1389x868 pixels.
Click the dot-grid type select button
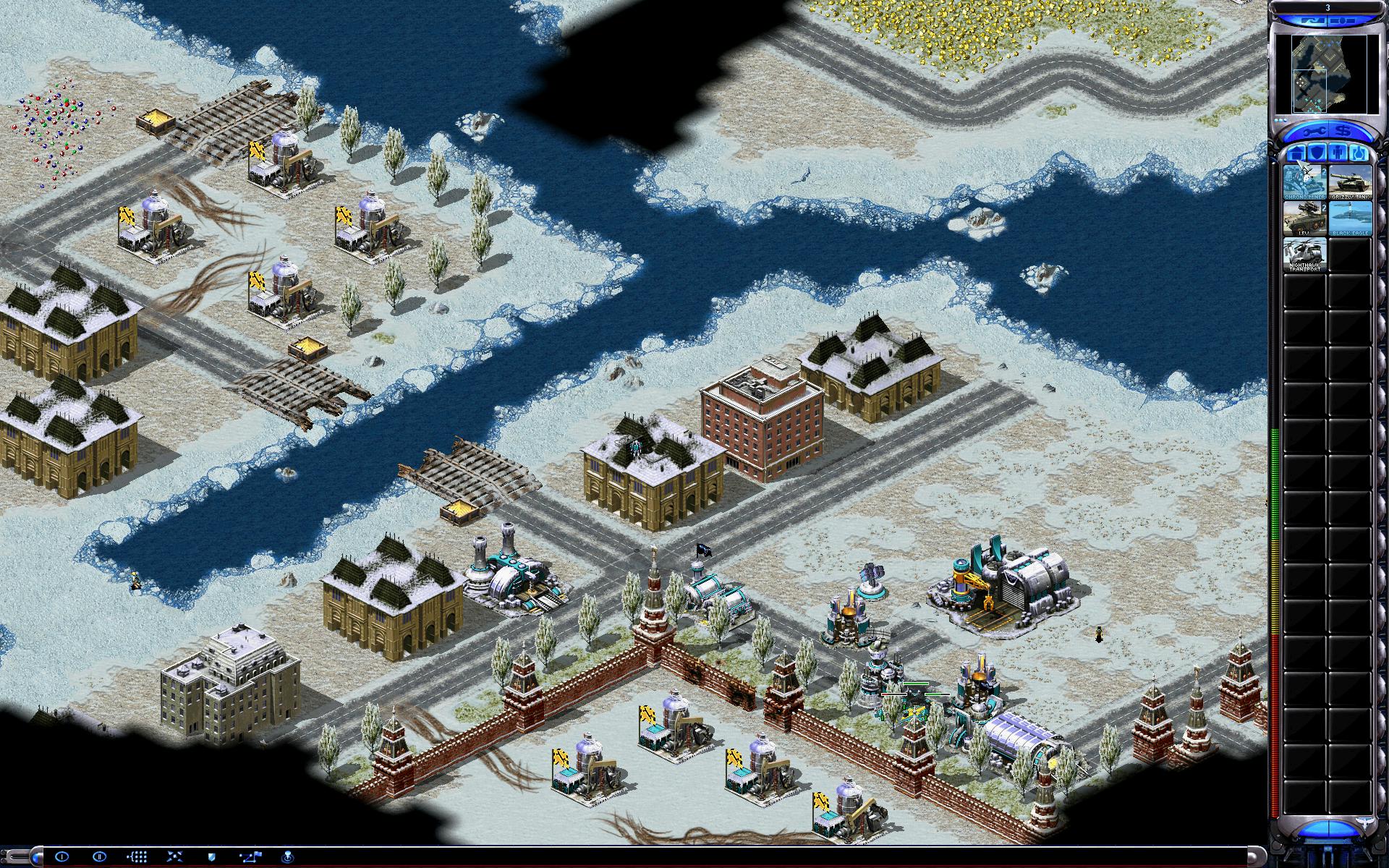click(137, 856)
